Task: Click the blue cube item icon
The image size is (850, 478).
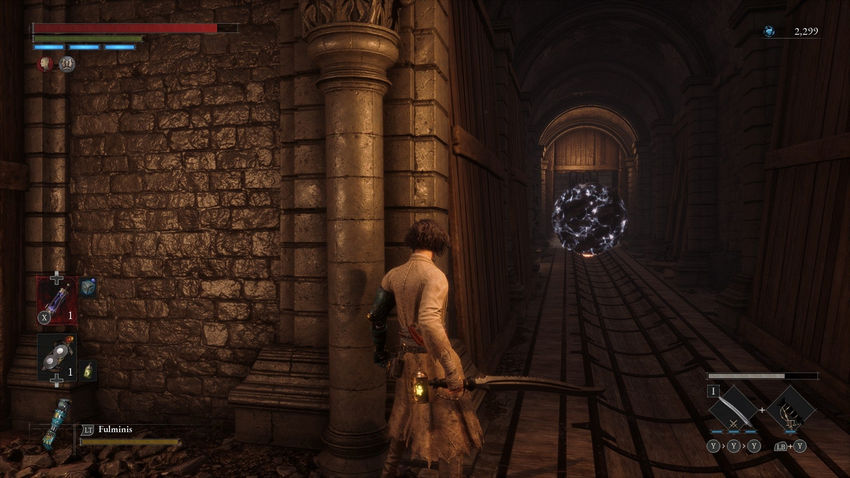Action: 88,287
